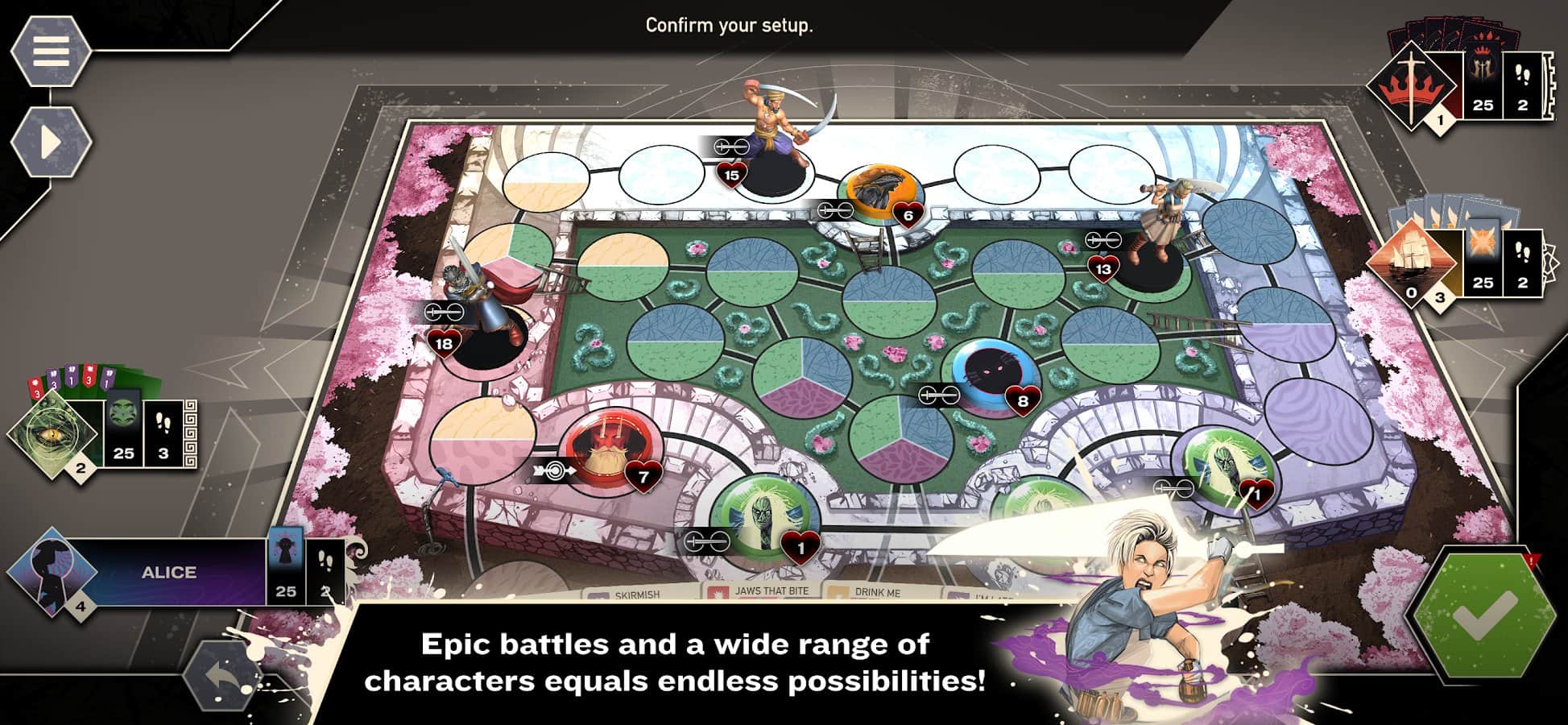This screenshot has height=725, width=1568.
Task: Open the hamburger menu
Action: click(x=50, y=52)
